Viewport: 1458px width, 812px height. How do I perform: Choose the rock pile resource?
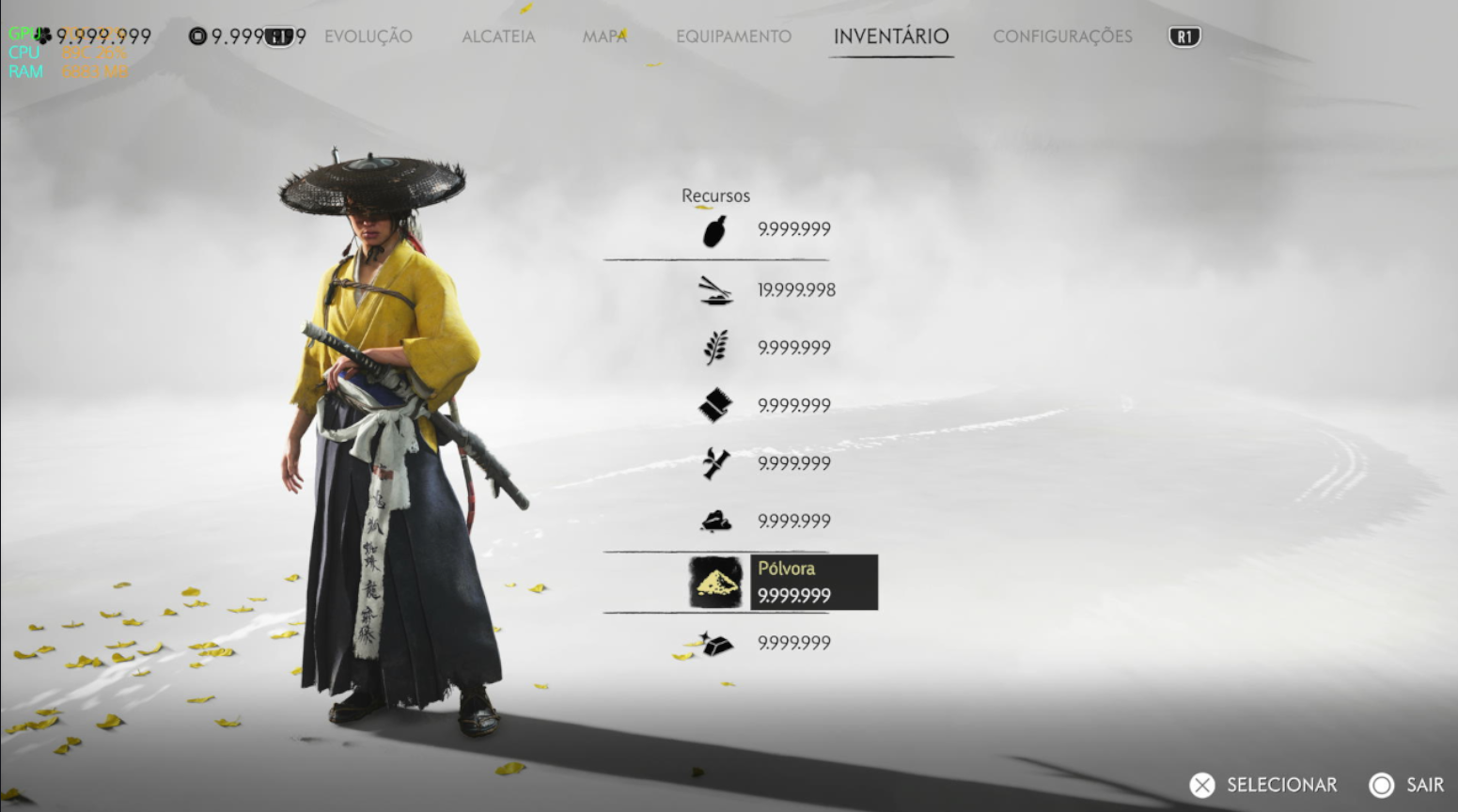pyautogui.click(x=716, y=521)
